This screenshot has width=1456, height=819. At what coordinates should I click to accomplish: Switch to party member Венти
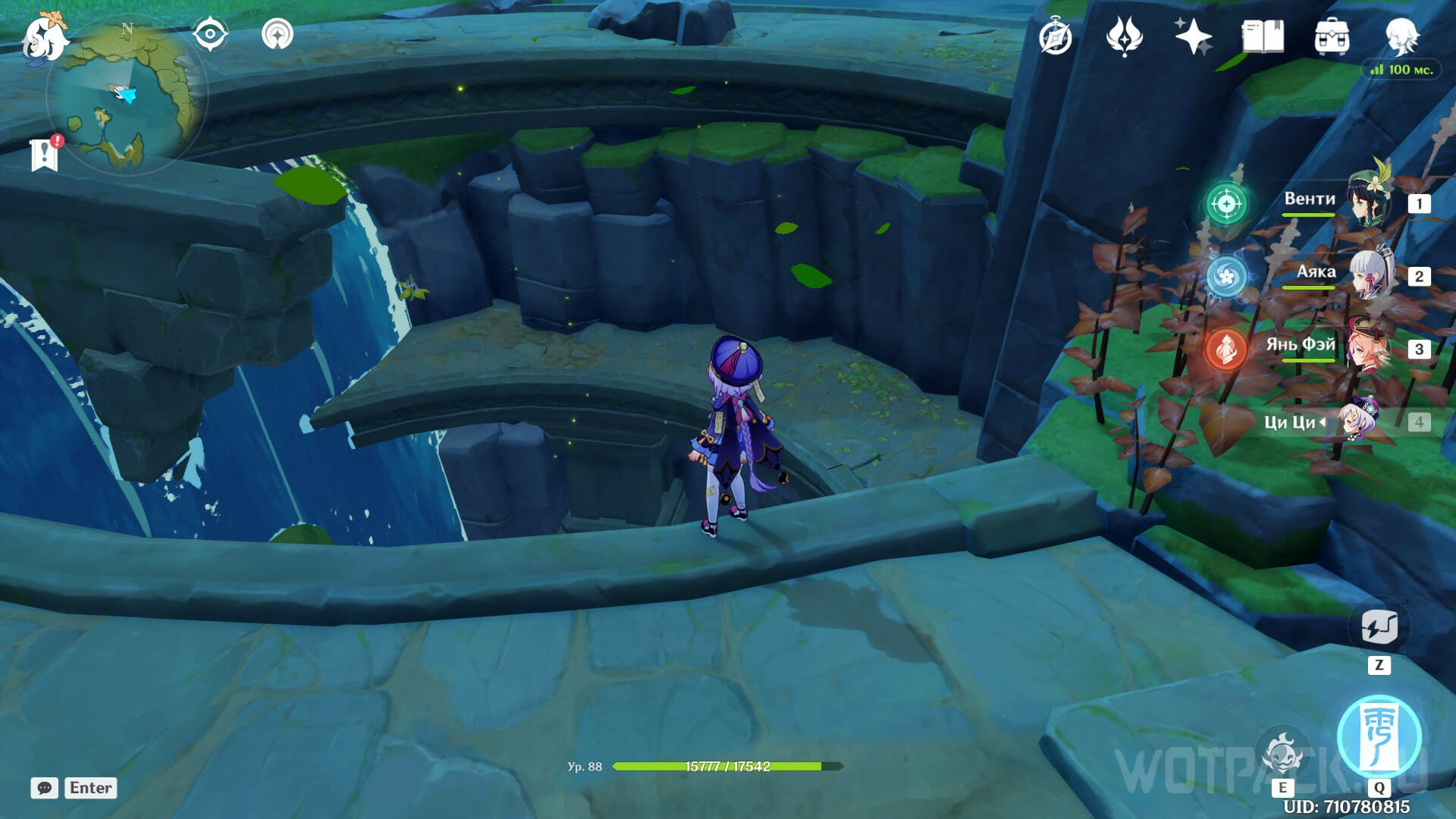pos(1370,202)
